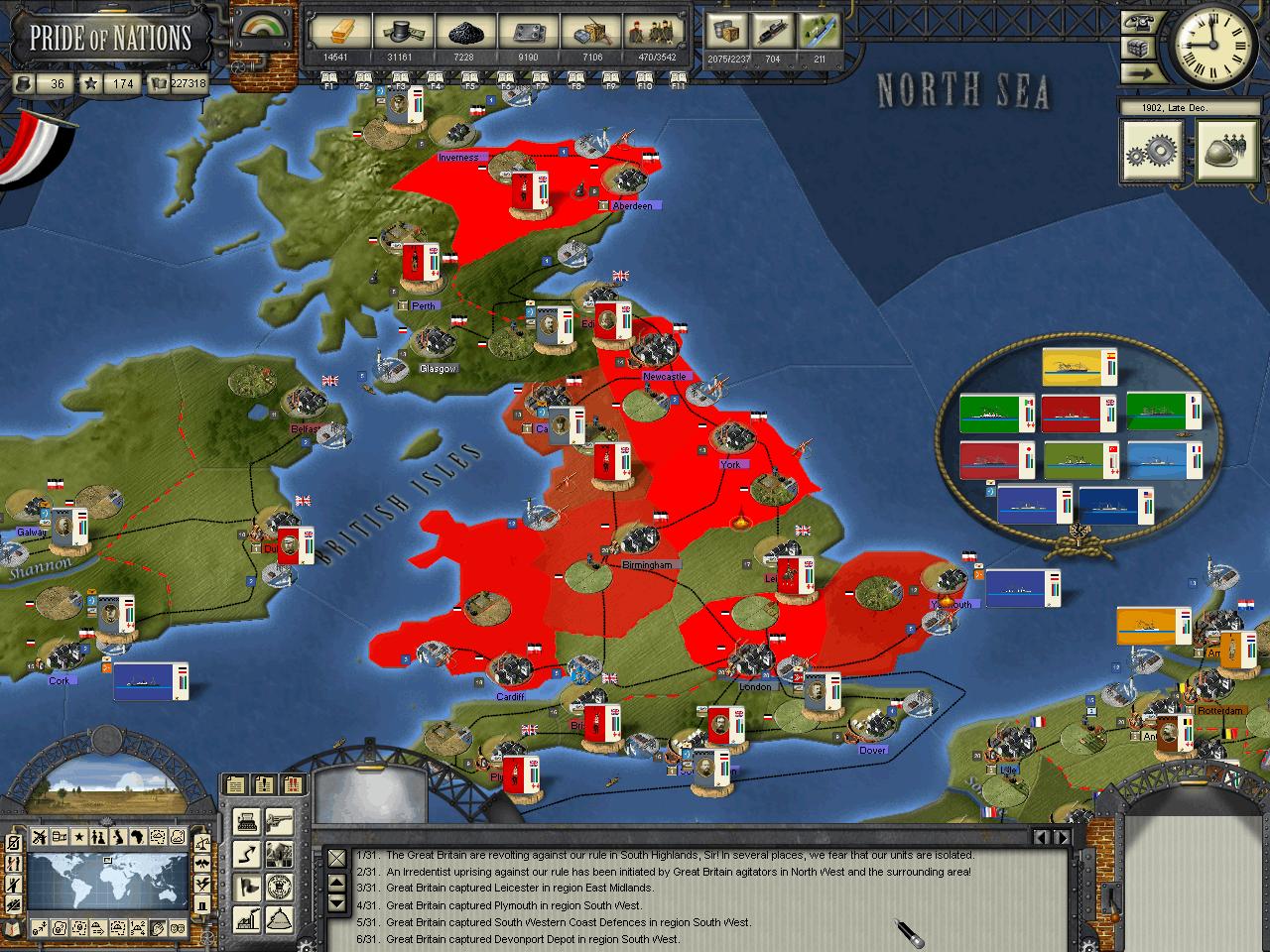Switch to the military helmet mode
This screenshot has width=1270, height=952.
1225,151
